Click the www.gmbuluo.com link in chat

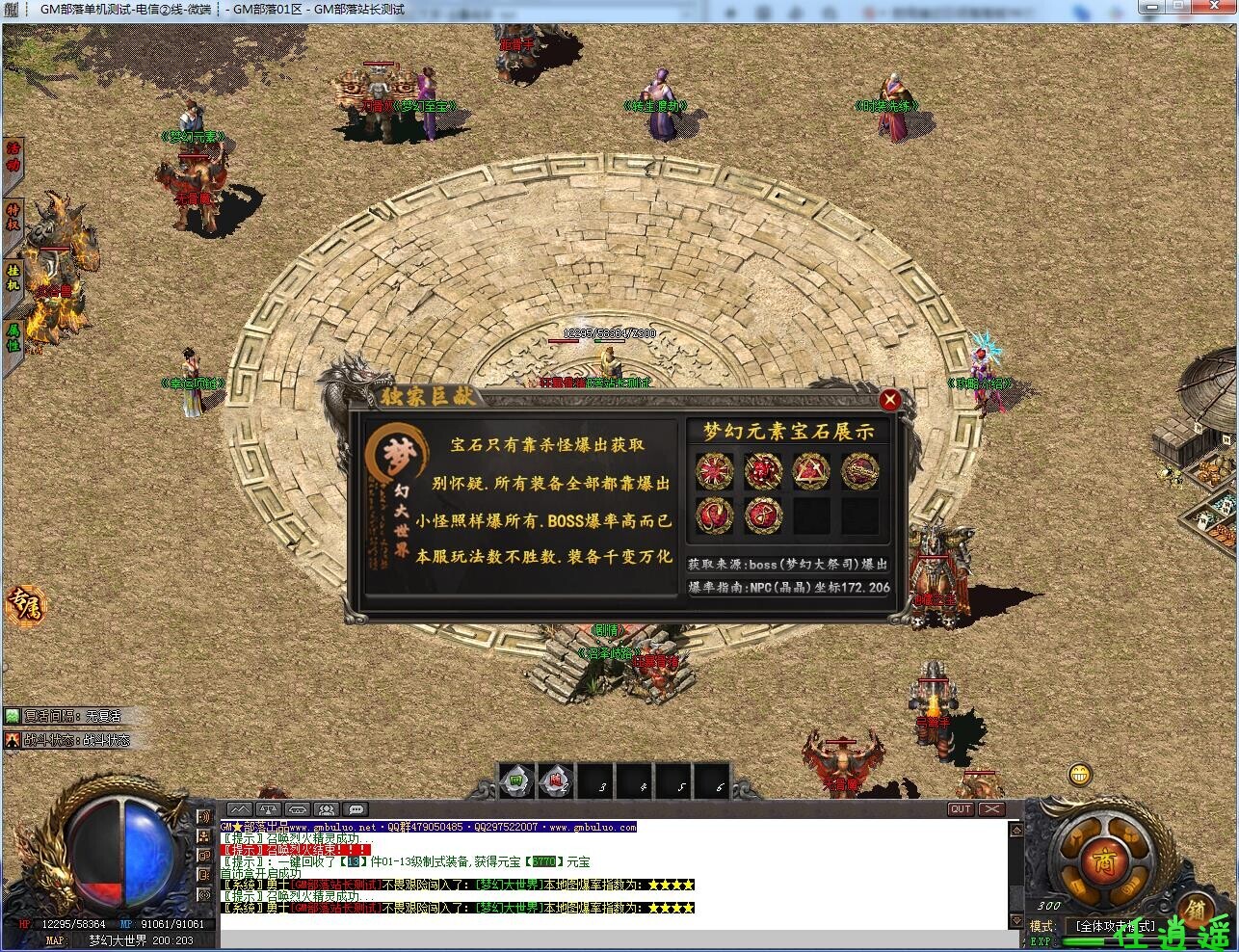[x=593, y=827]
